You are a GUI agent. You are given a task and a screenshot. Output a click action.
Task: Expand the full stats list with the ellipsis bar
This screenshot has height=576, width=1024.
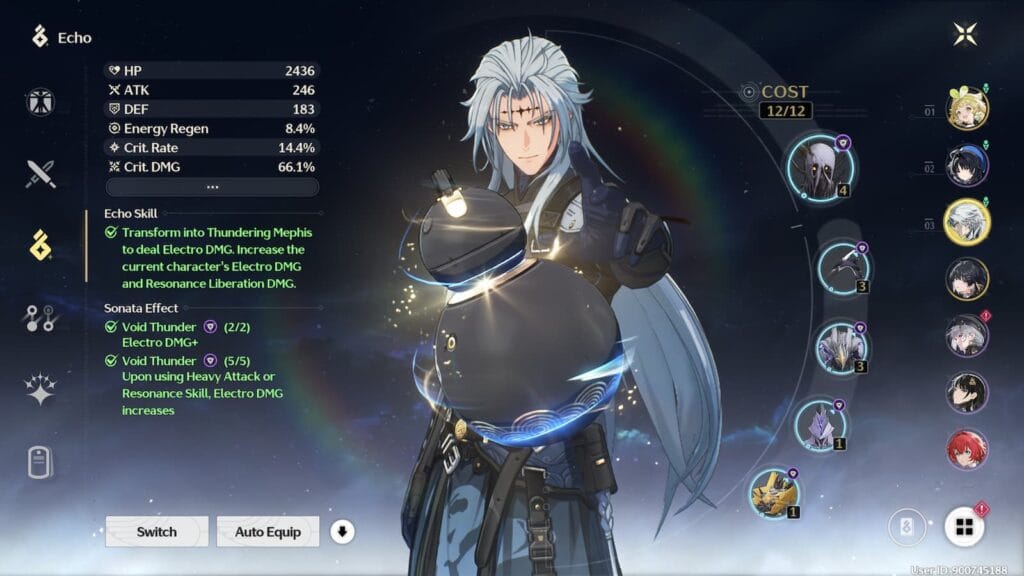[x=212, y=187]
